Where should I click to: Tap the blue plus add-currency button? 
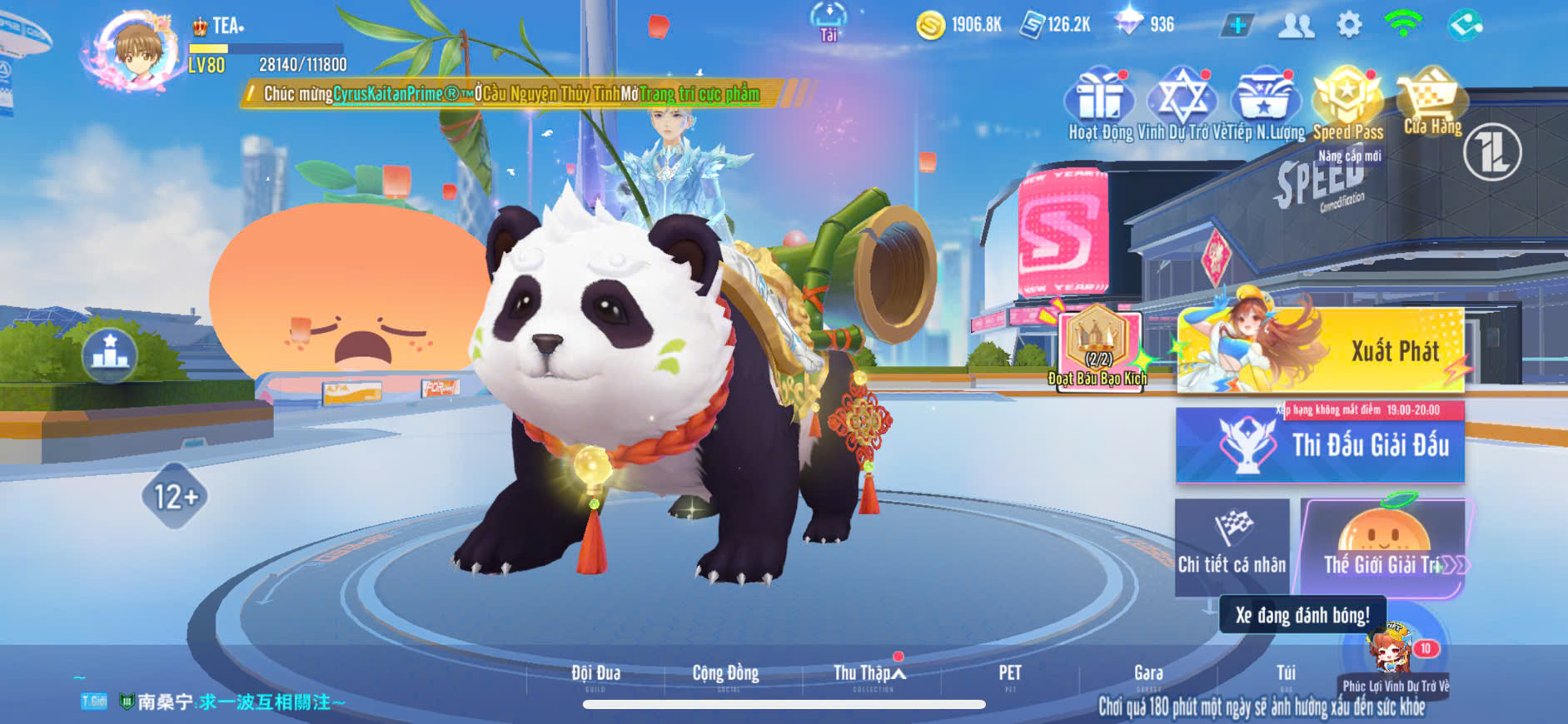1238,26
